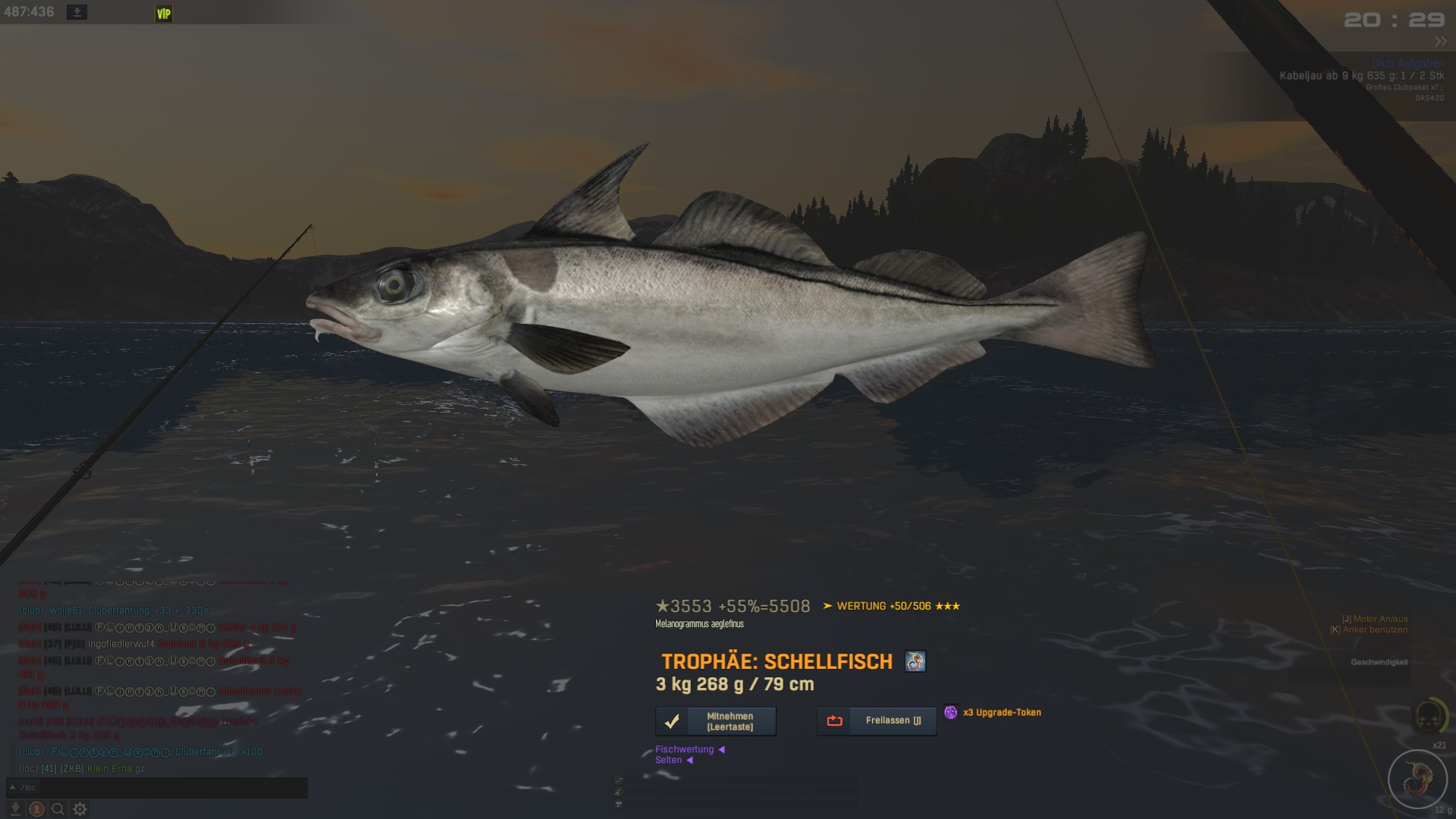Click the round dragon emblem in the corner
The width and height of the screenshot is (1456, 819).
(1417, 778)
